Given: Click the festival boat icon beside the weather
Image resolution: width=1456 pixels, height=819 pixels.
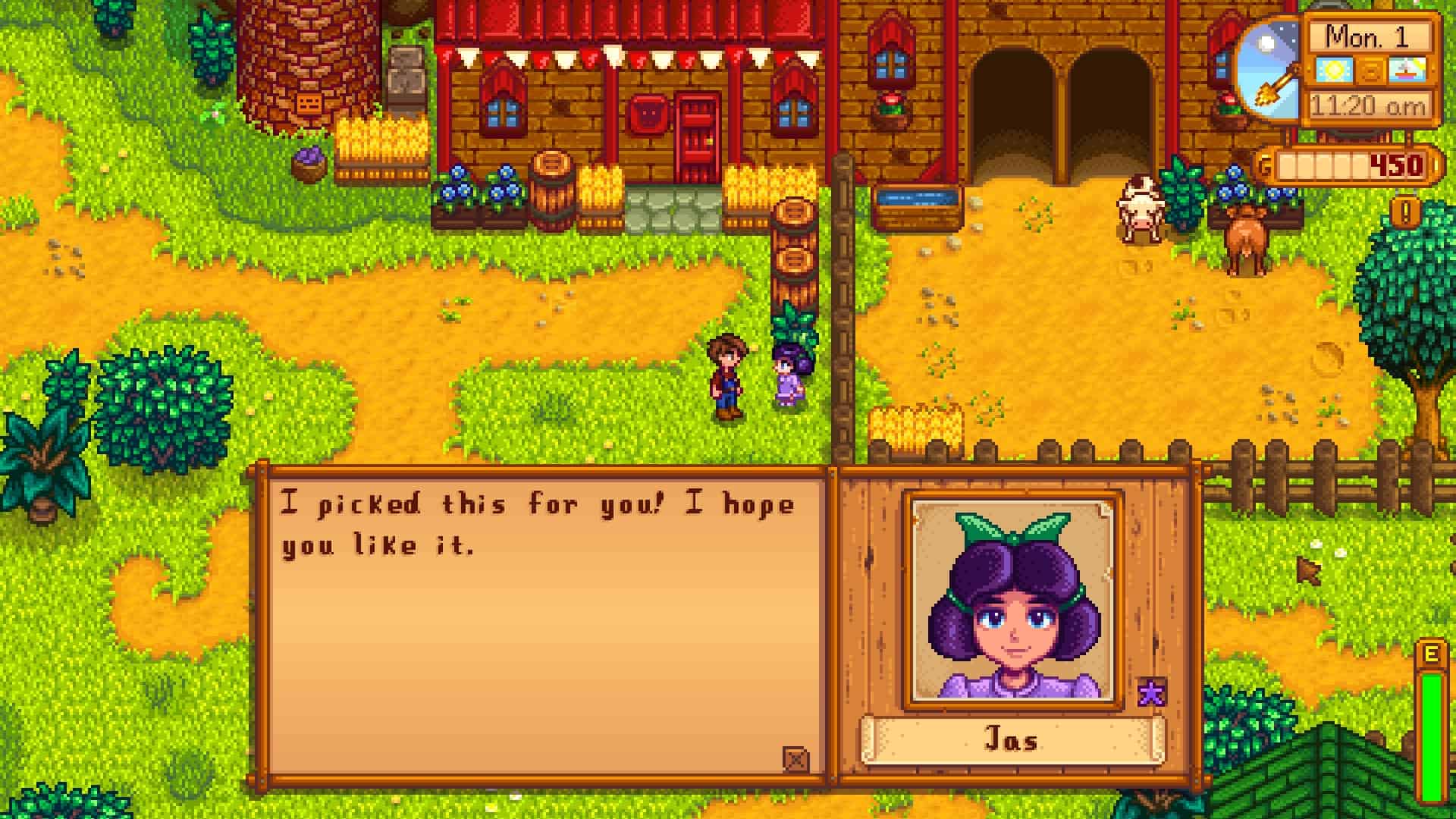Looking at the screenshot, I should tap(1409, 68).
